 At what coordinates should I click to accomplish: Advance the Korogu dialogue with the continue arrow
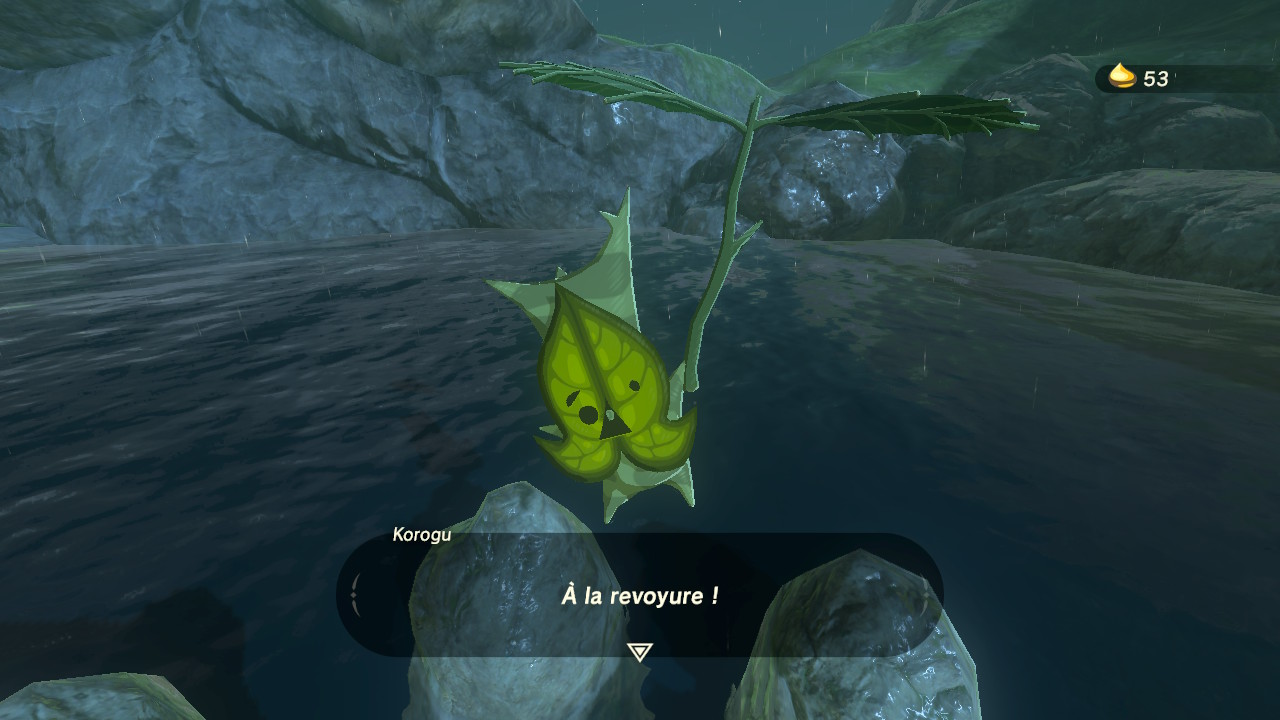[x=639, y=652]
